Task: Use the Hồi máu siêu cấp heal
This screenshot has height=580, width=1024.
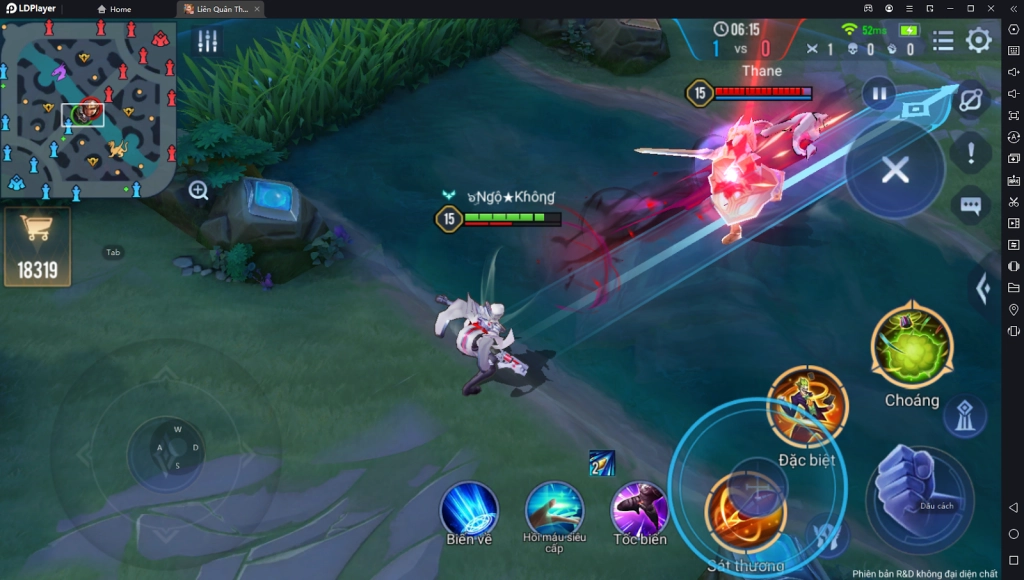Action: coord(554,508)
